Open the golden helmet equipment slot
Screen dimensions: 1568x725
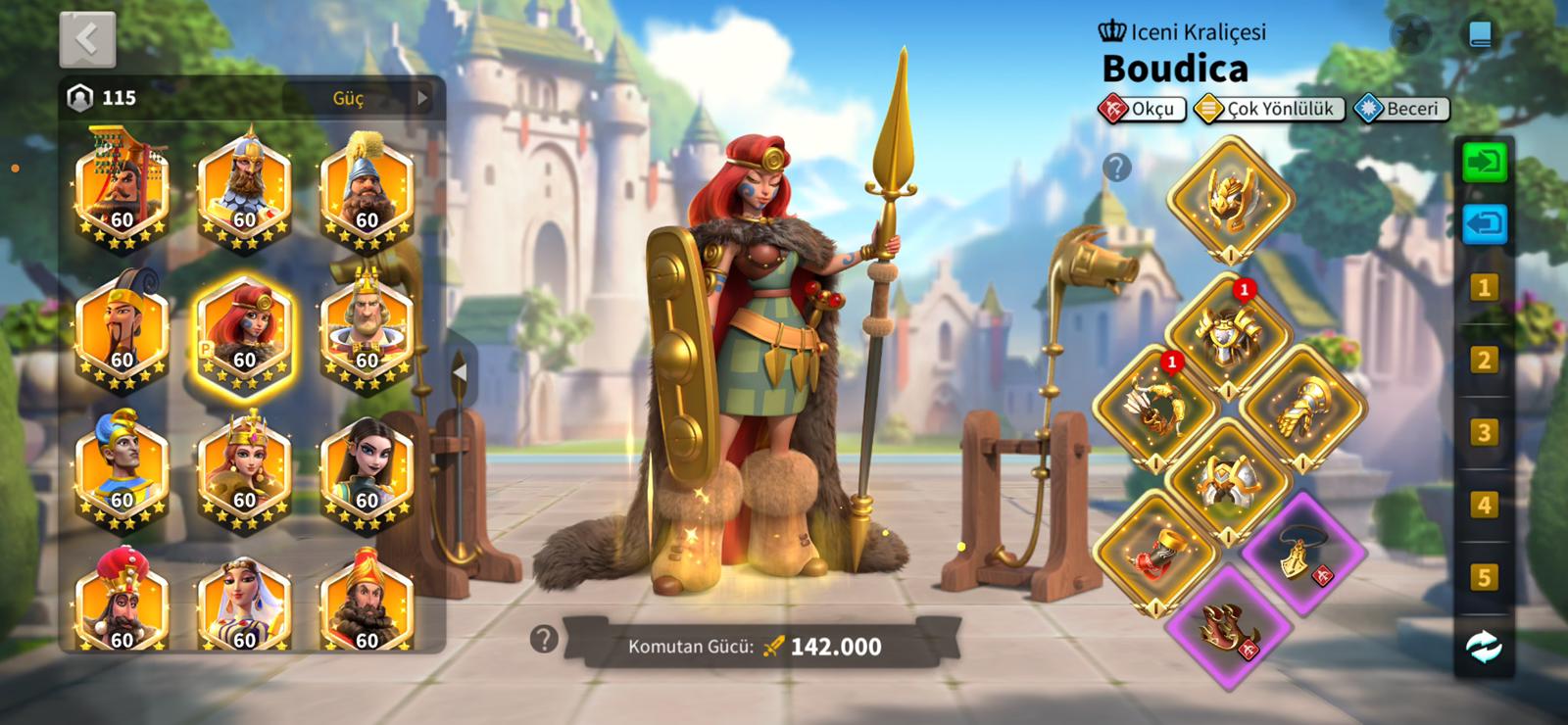(1229, 199)
